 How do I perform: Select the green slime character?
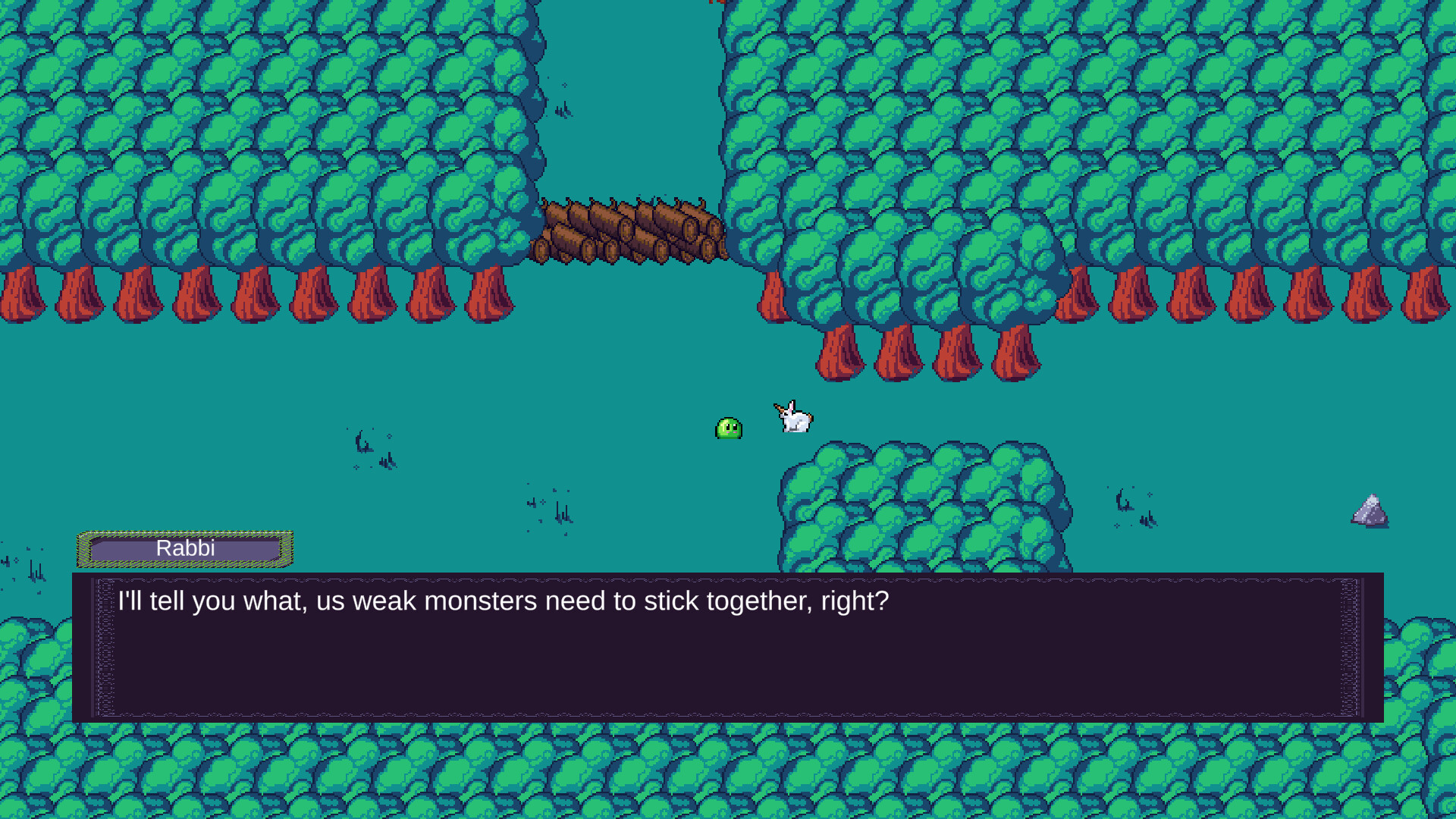[729, 429]
